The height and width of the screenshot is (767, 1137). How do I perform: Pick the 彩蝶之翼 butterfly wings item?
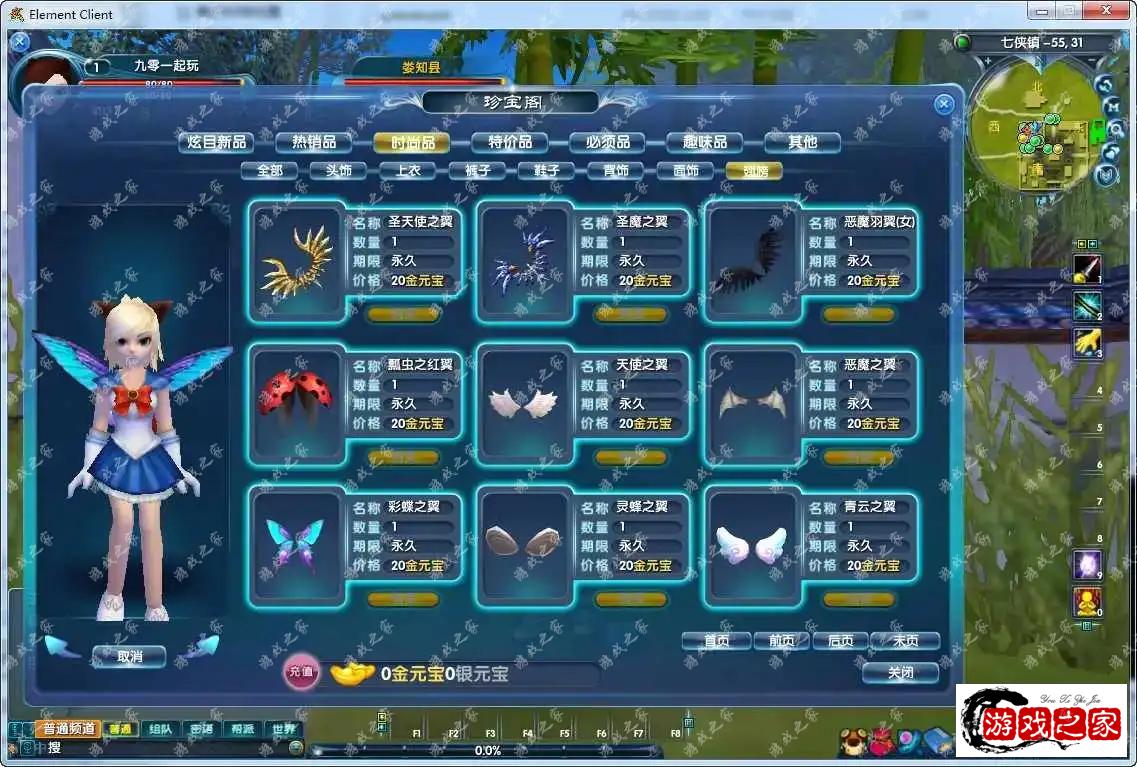click(296, 546)
